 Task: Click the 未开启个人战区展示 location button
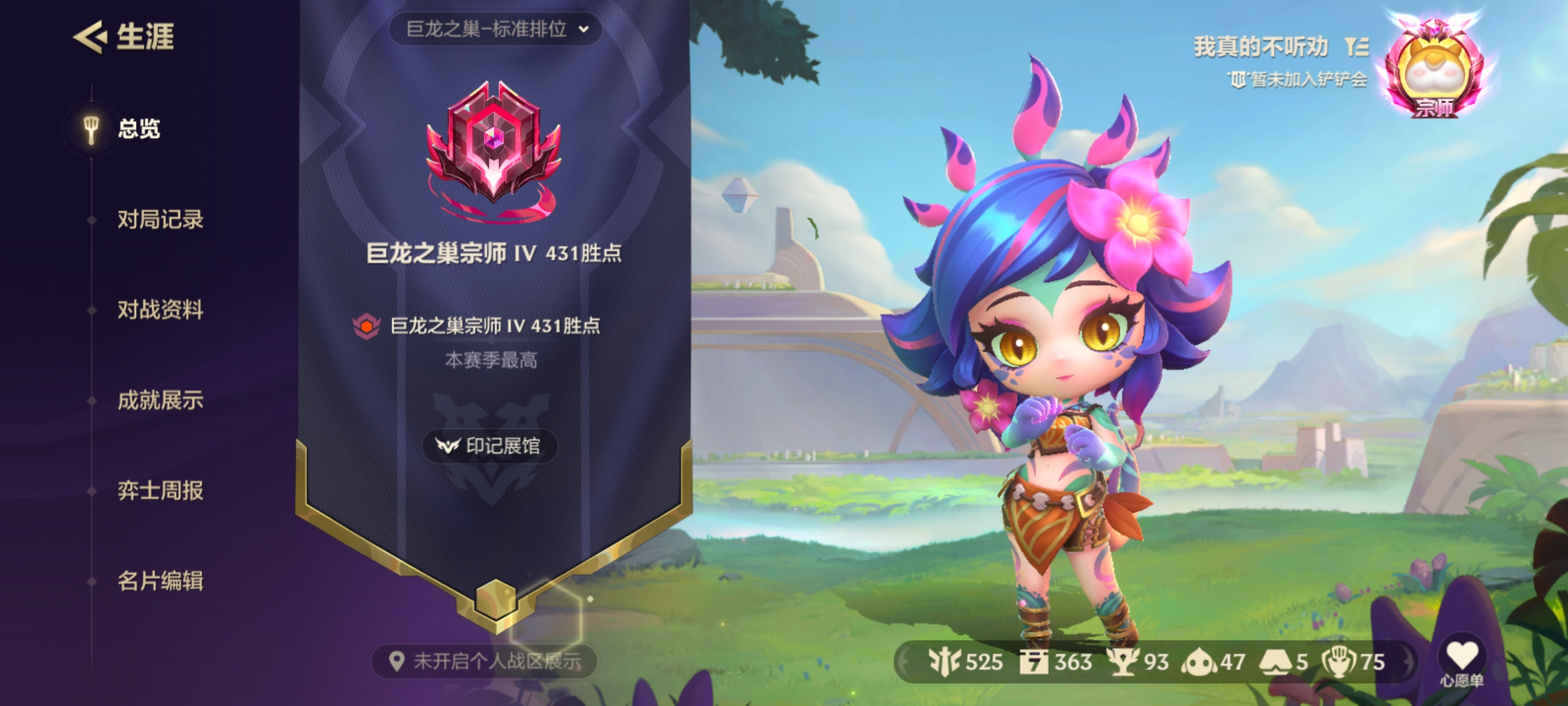(x=484, y=662)
